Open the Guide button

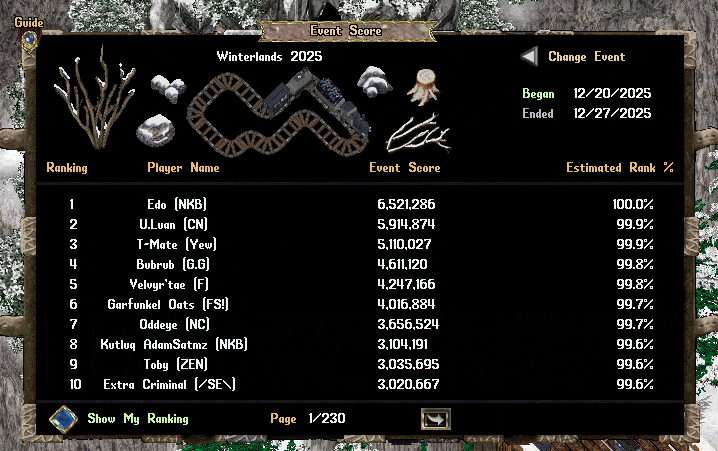29,39
